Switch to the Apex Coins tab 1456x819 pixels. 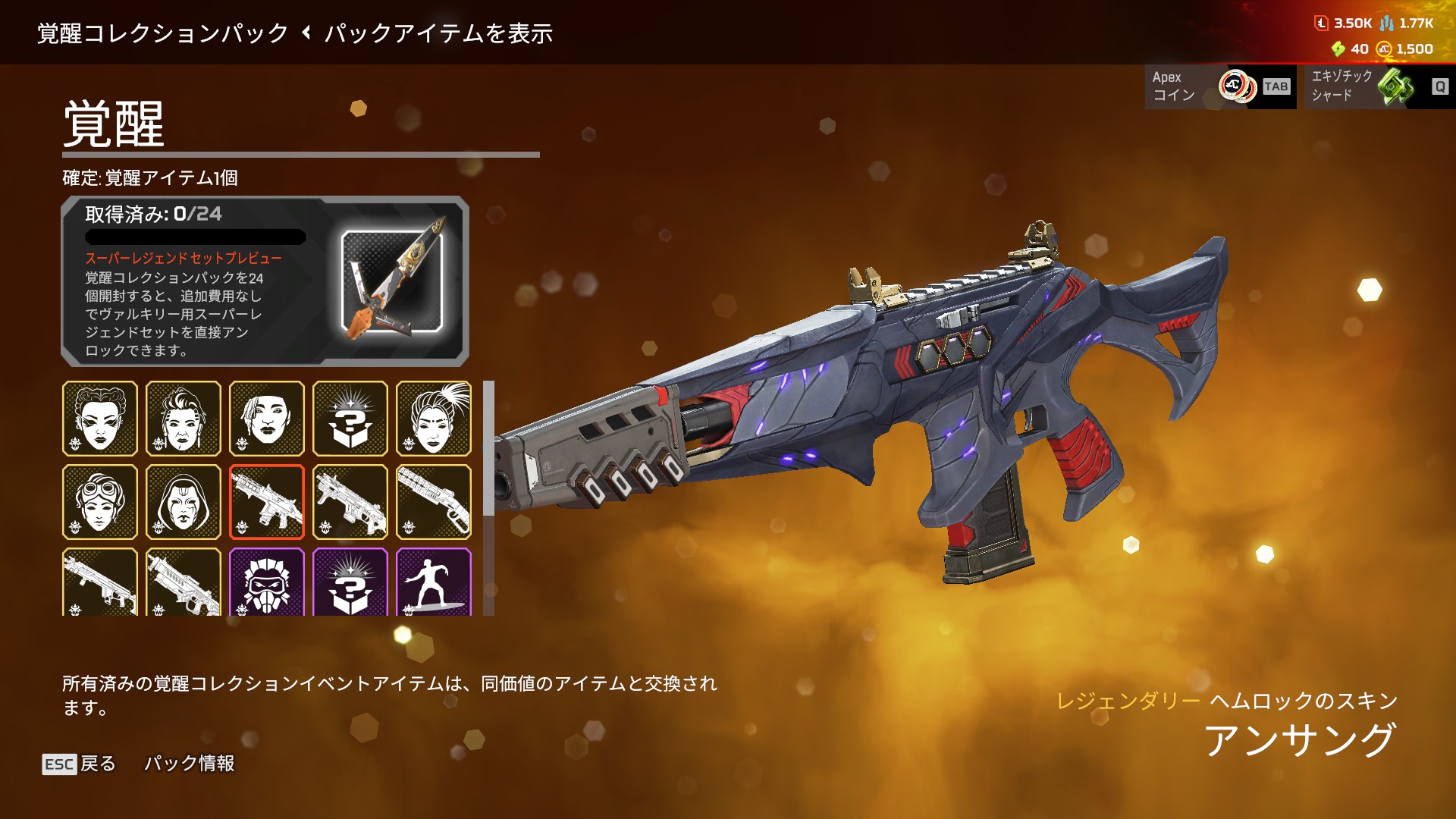(1220, 86)
